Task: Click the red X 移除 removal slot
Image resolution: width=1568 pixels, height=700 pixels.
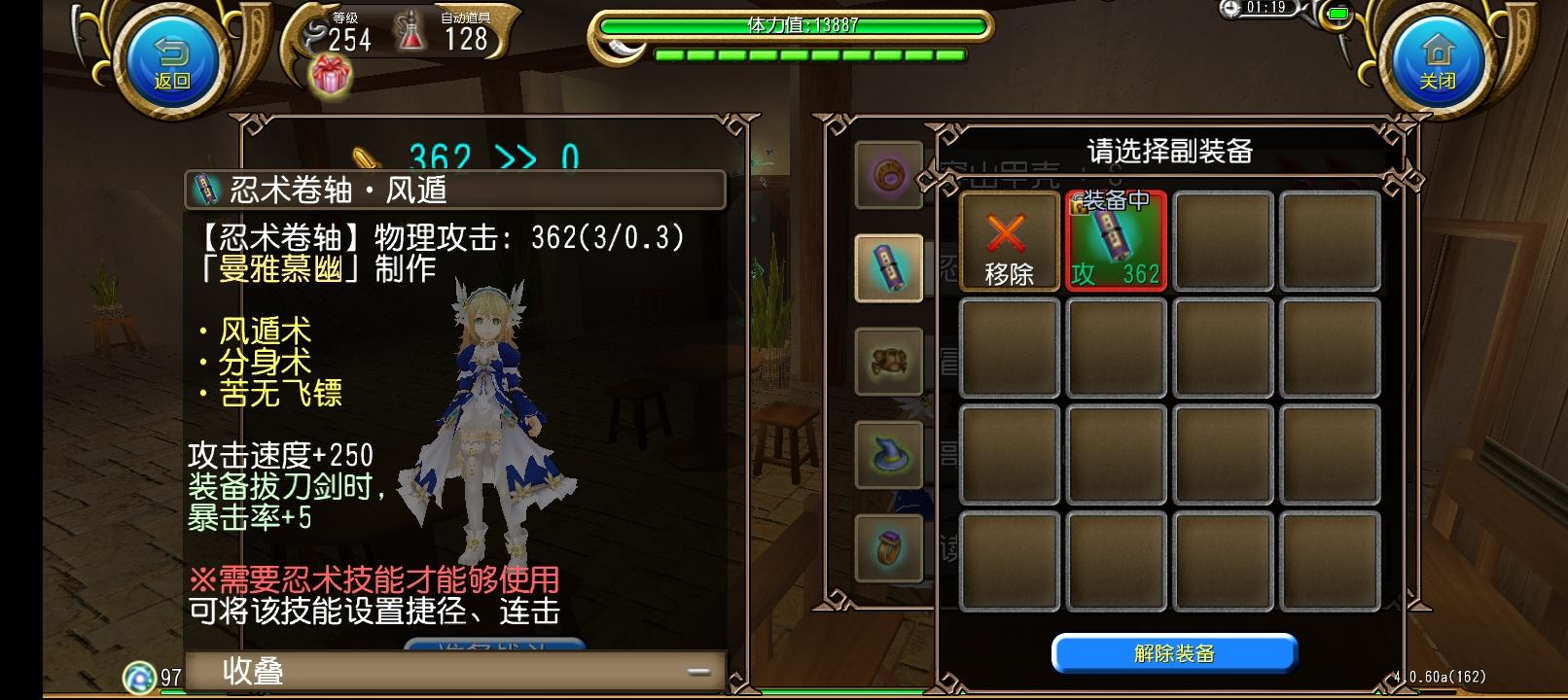Action: click(x=1009, y=240)
